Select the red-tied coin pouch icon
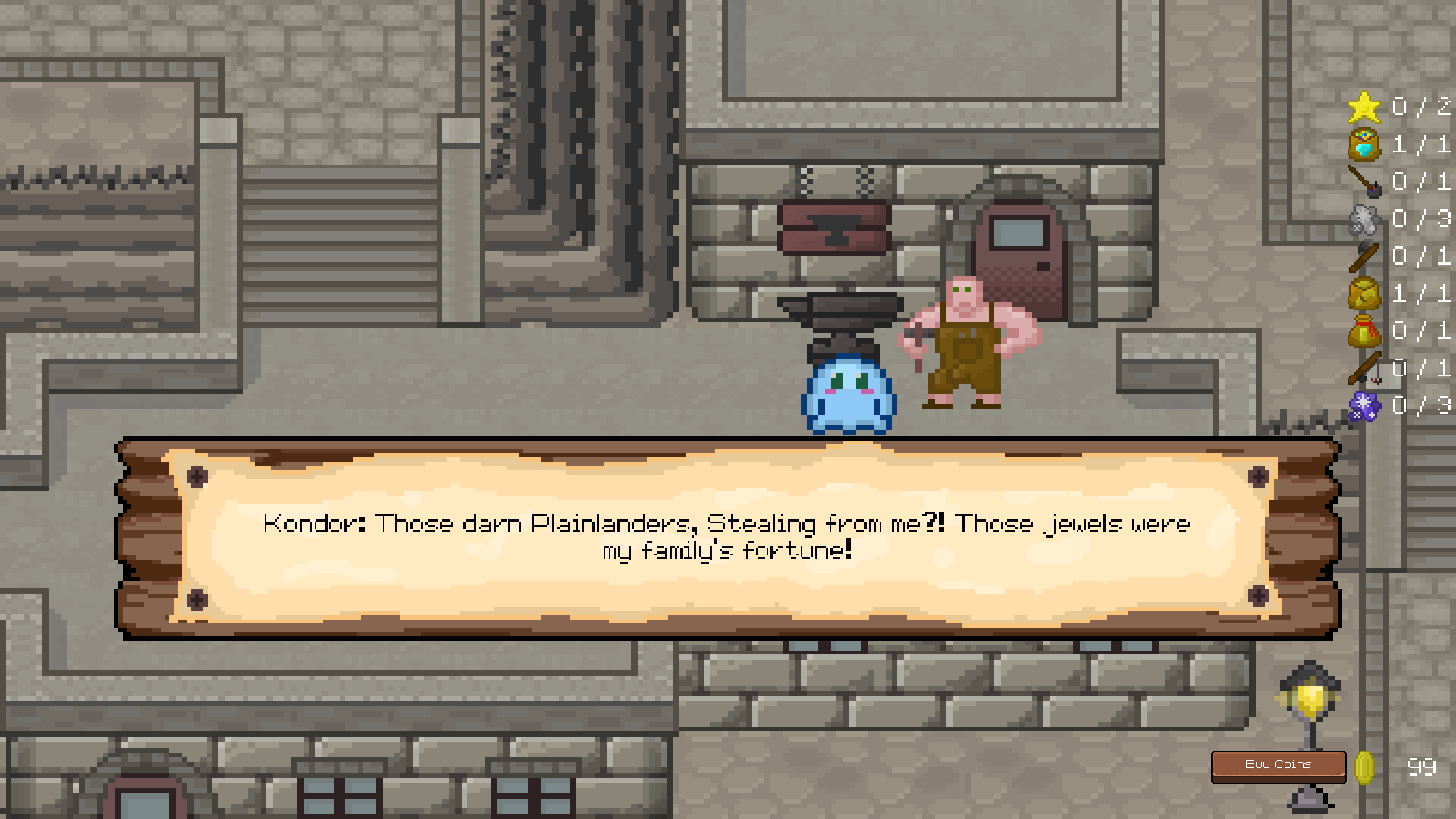Viewport: 1456px width, 819px height. (1365, 331)
